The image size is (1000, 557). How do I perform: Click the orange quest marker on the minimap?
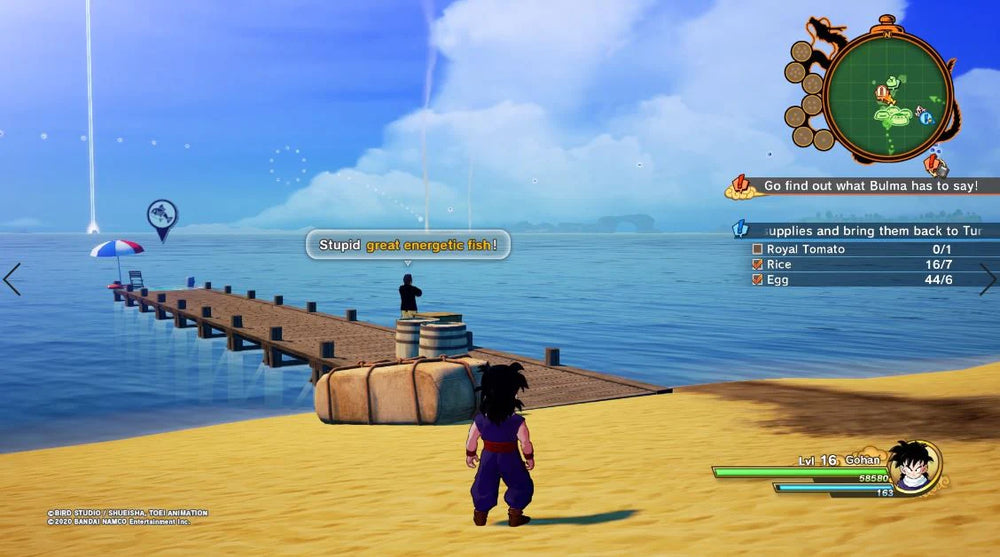pos(884,95)
